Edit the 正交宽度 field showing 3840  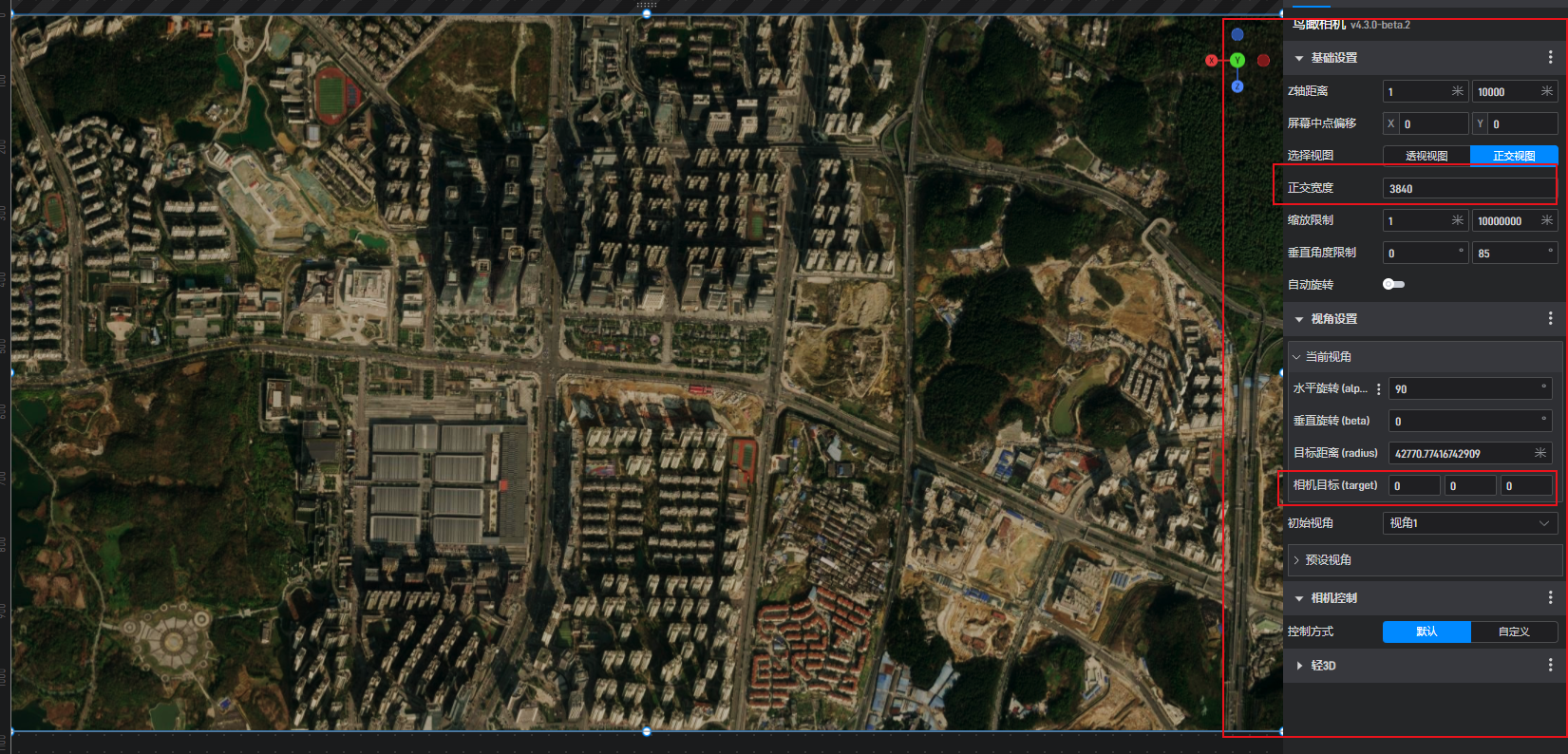point(1467,189)
